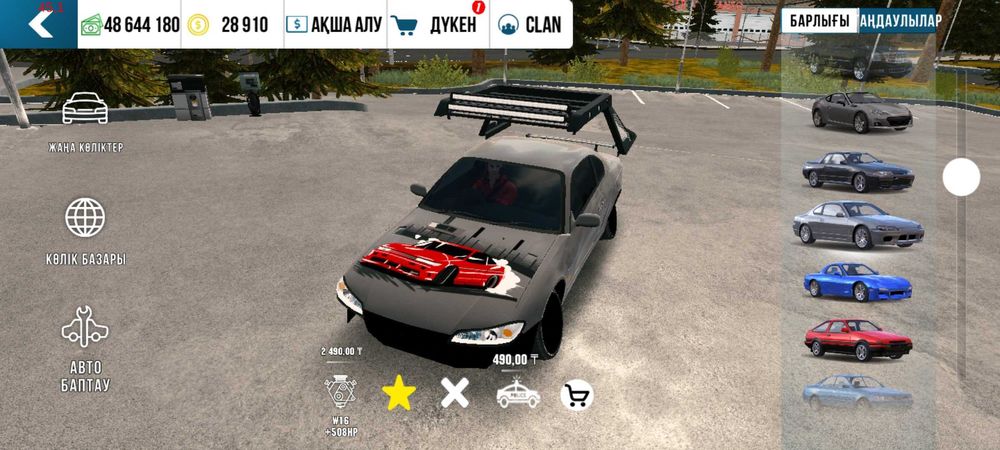Buy the police car option for 490
The height and width of the screenshot is (450, 1000).
(517, 394)
